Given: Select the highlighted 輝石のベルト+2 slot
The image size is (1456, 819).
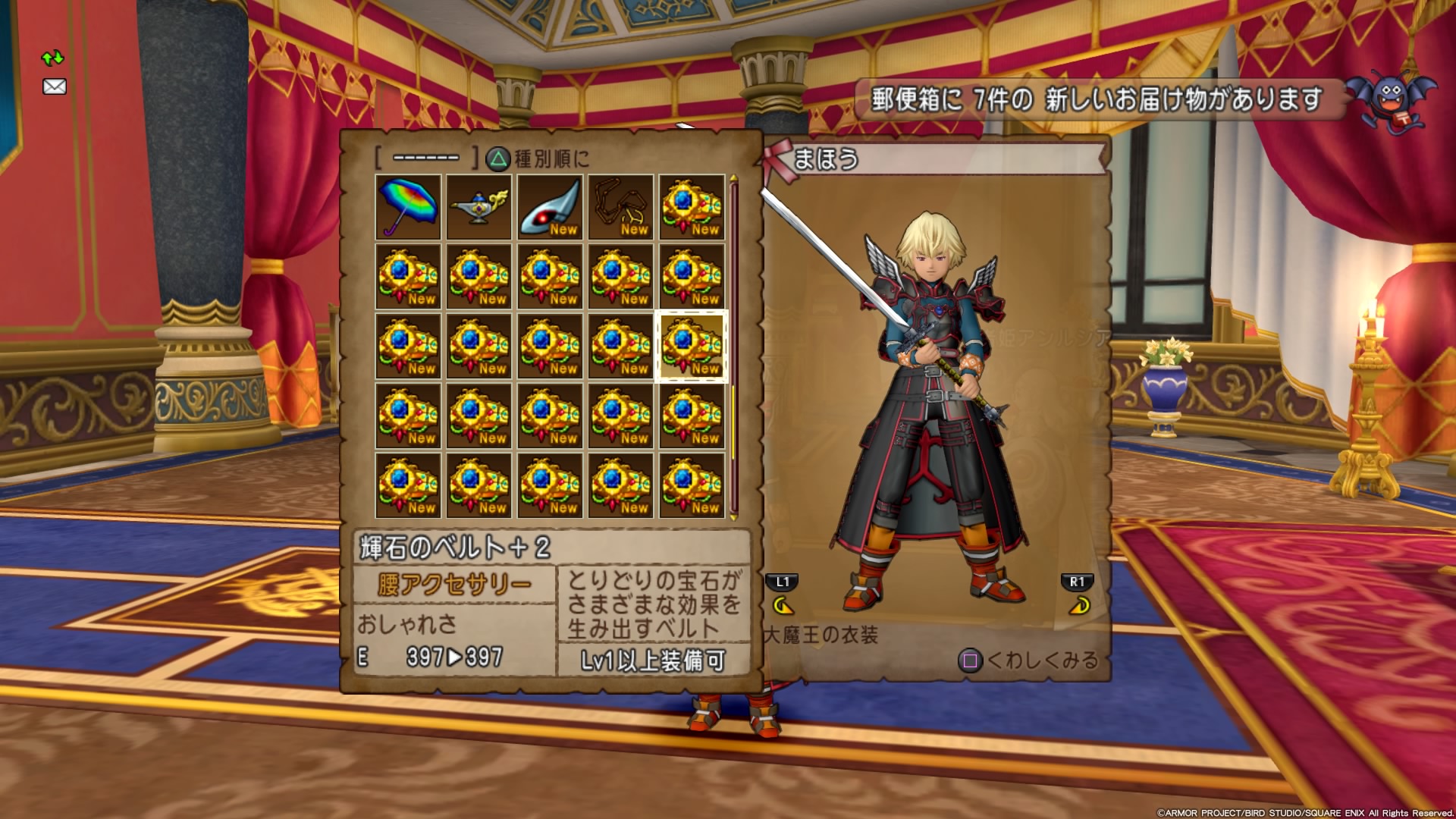Looking at the screenshot, I should pyautogui.click(x=691, y=346).
